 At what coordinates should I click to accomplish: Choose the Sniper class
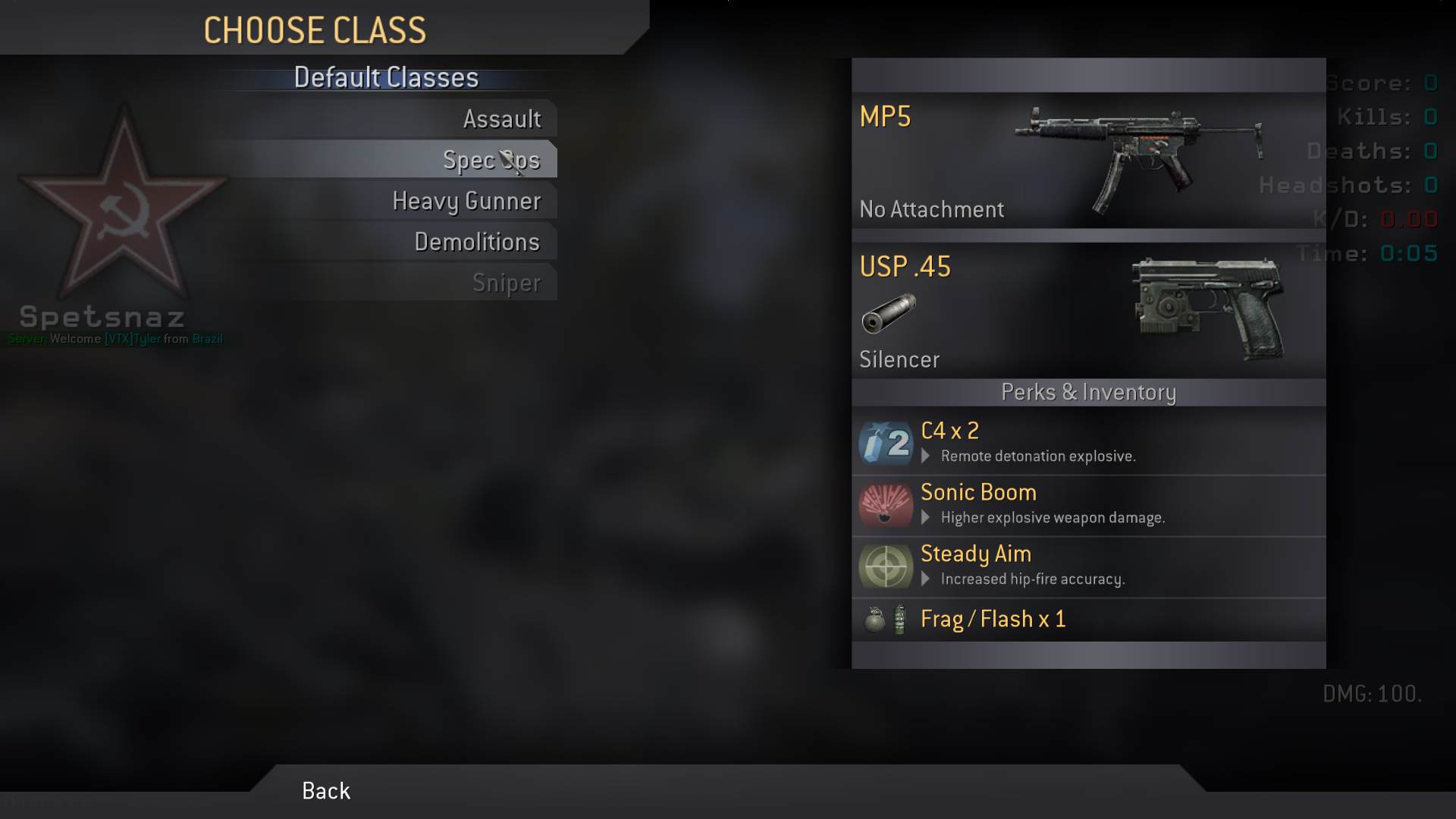pyautogui.click(x=506, y=283)
